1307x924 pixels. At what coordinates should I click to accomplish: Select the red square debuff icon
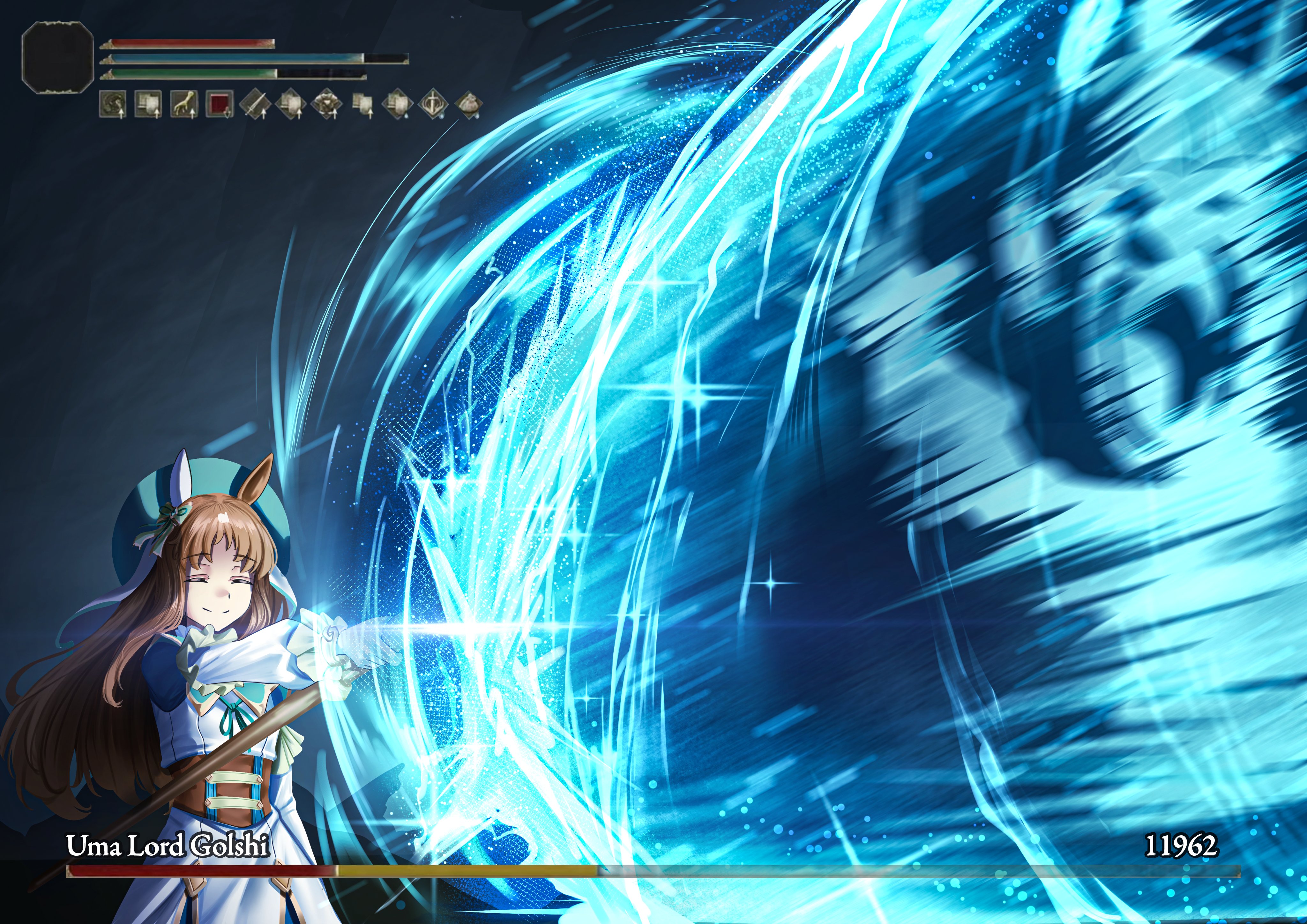point(219,104)
